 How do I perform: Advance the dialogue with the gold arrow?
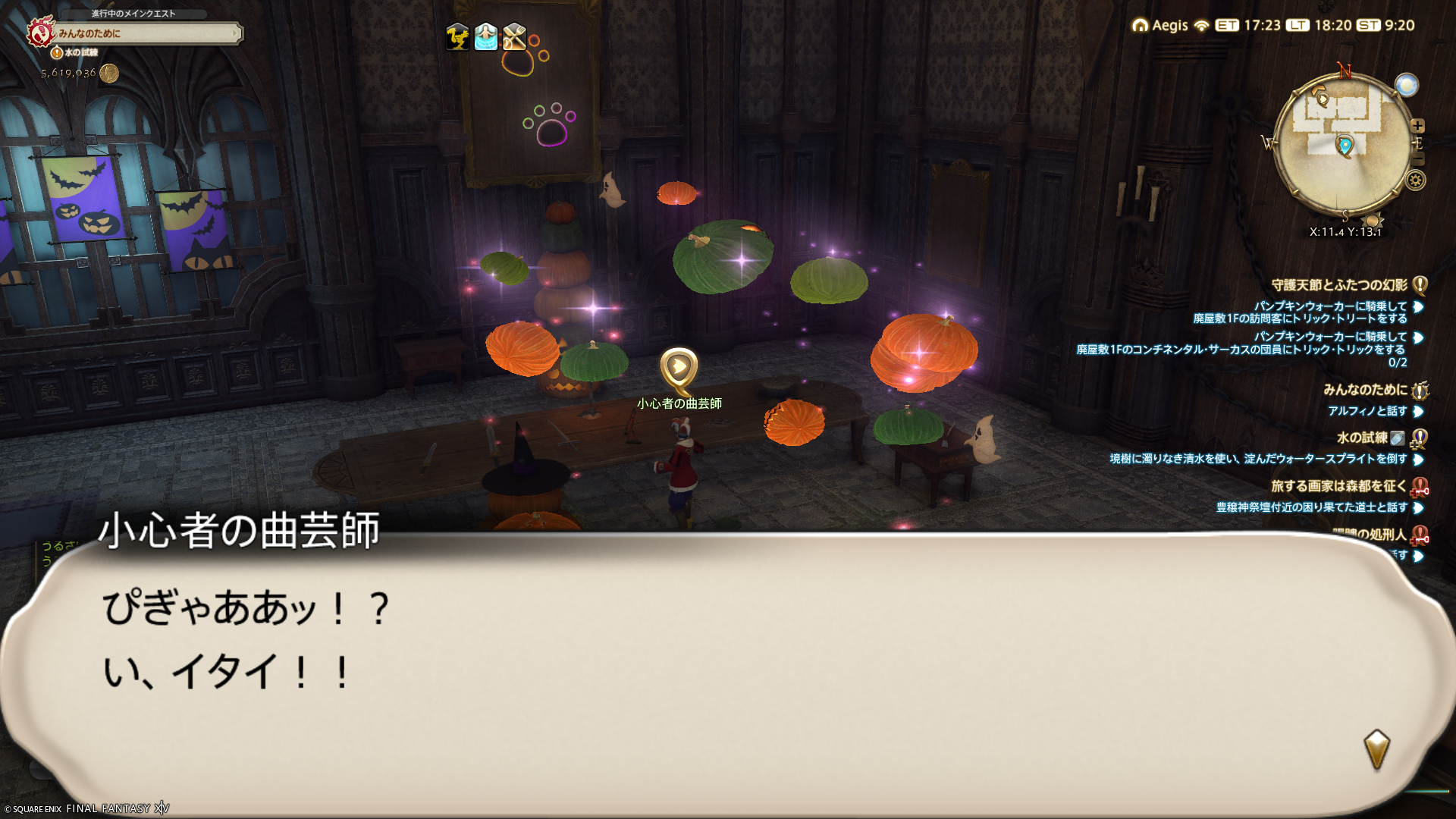(x=1376, y=749)
